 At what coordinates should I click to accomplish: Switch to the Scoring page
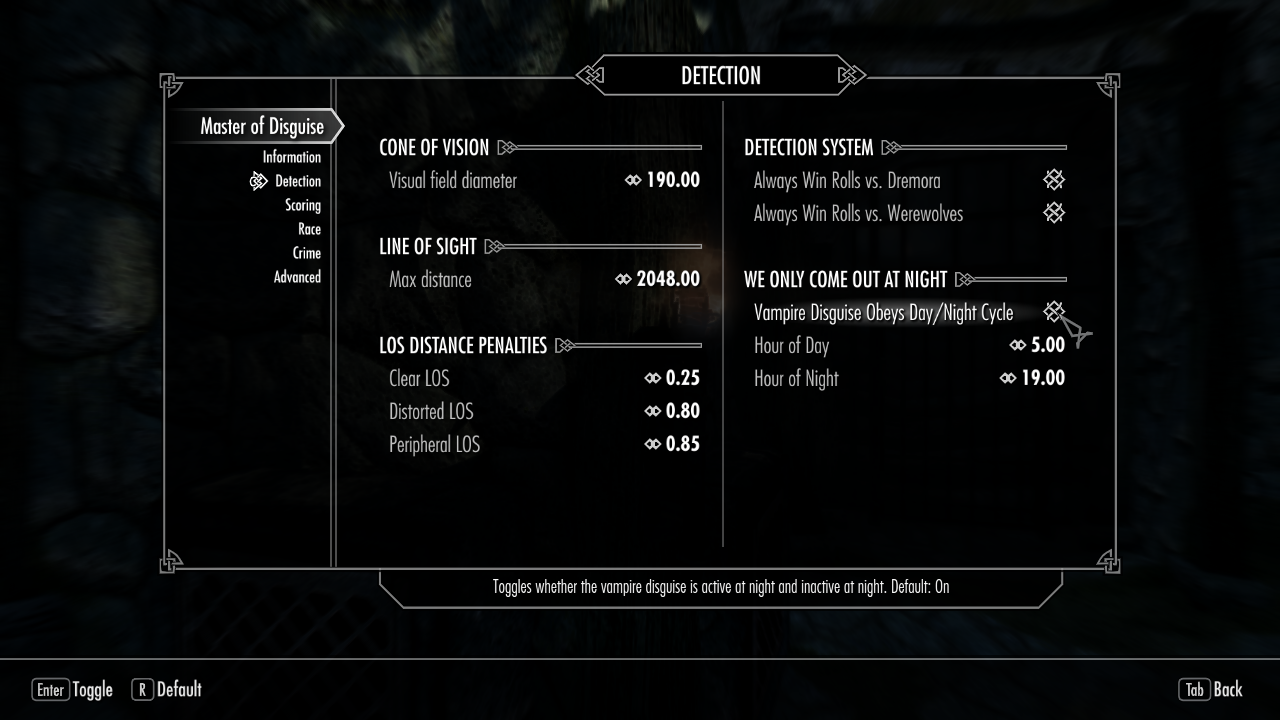302,205
